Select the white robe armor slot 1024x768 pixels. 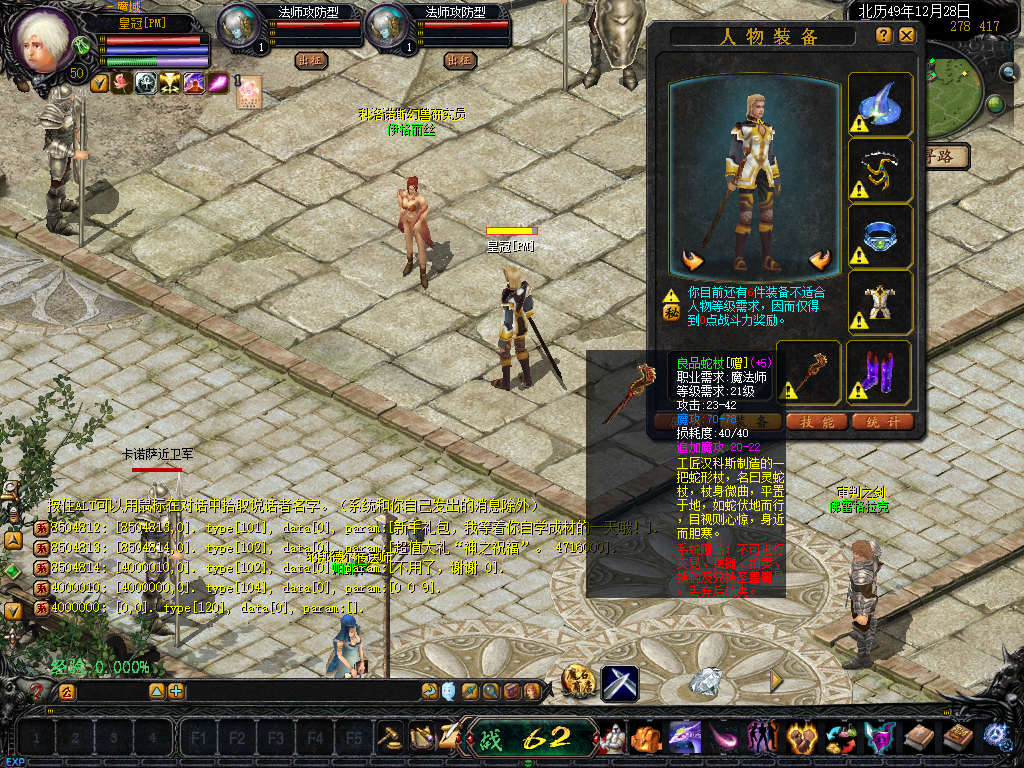click(881, 302)
